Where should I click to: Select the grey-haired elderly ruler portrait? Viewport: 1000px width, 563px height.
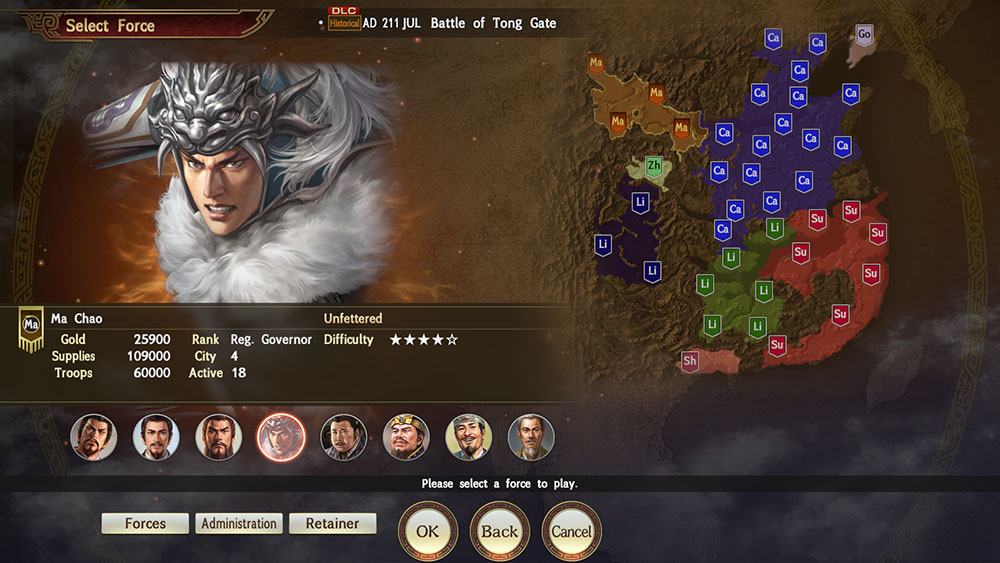(531, 438)
